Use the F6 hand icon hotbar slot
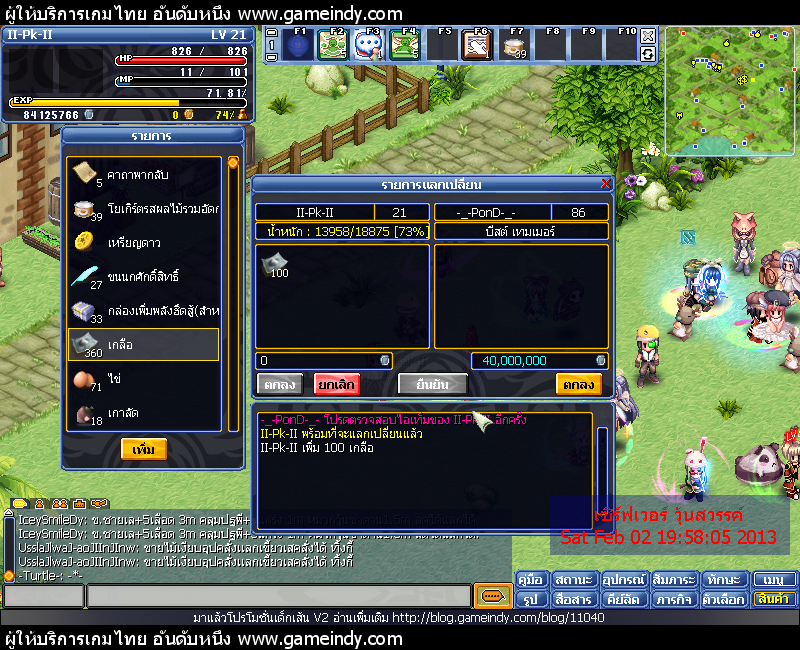Viewport: 800px width, 650px height. [476, 46]
